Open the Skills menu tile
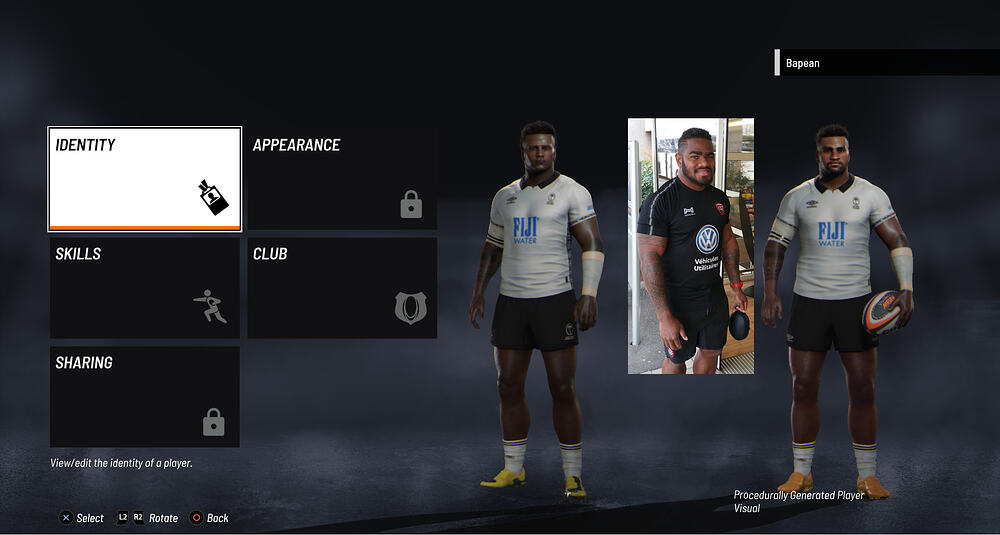This screenshot has height=535, width=1000. [145, 288]
